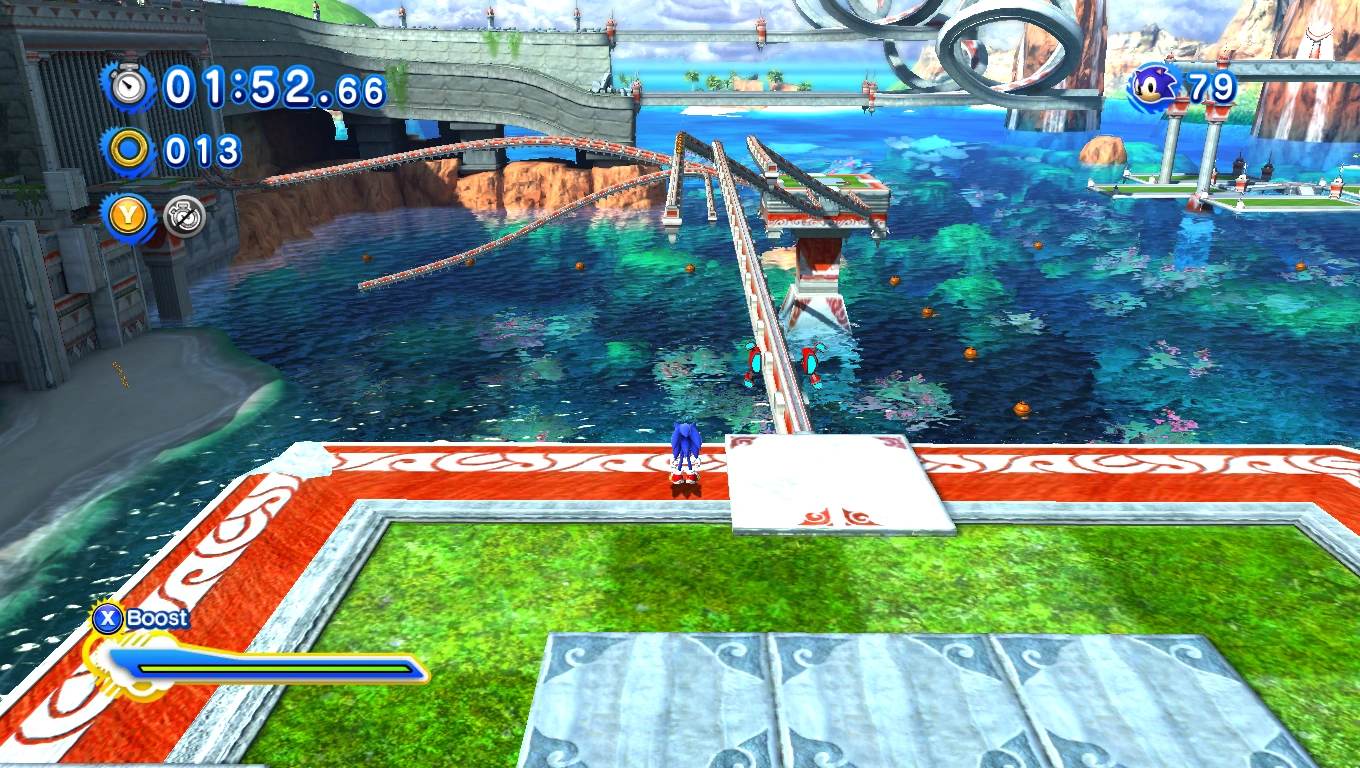Click the Sonic head lives icon
Image resolution: width=1360 pixels, height=768 pixels.
pos(1153,87)
